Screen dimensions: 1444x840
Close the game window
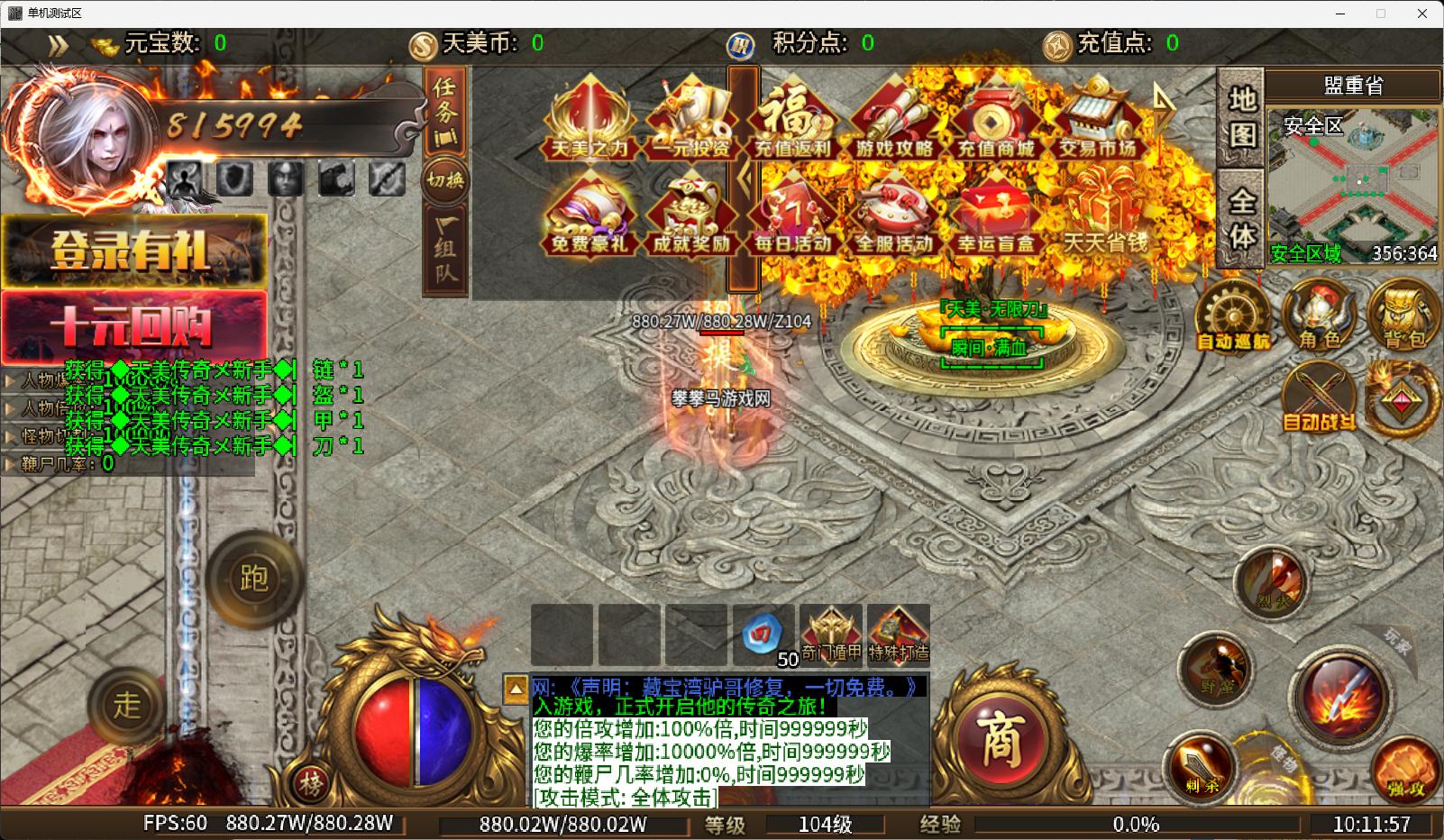click(x=1422, y=14)
